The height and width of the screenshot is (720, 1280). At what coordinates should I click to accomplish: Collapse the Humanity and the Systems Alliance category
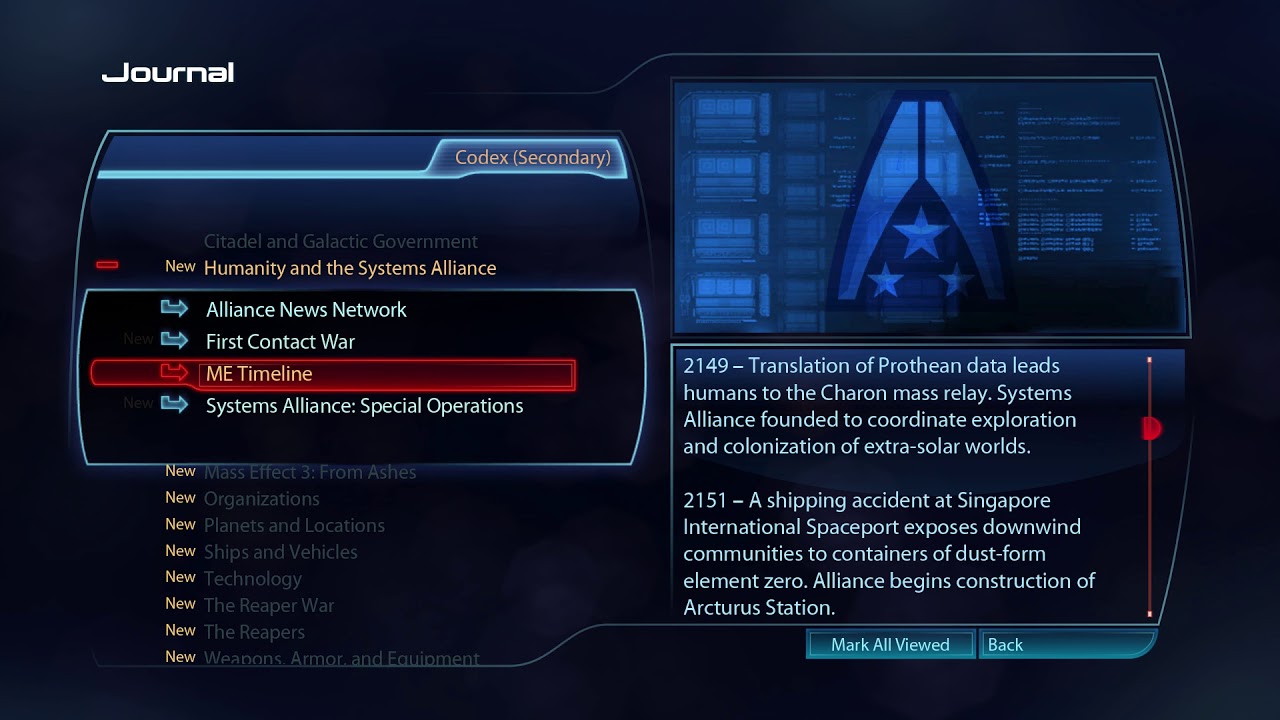coord(350,268)
